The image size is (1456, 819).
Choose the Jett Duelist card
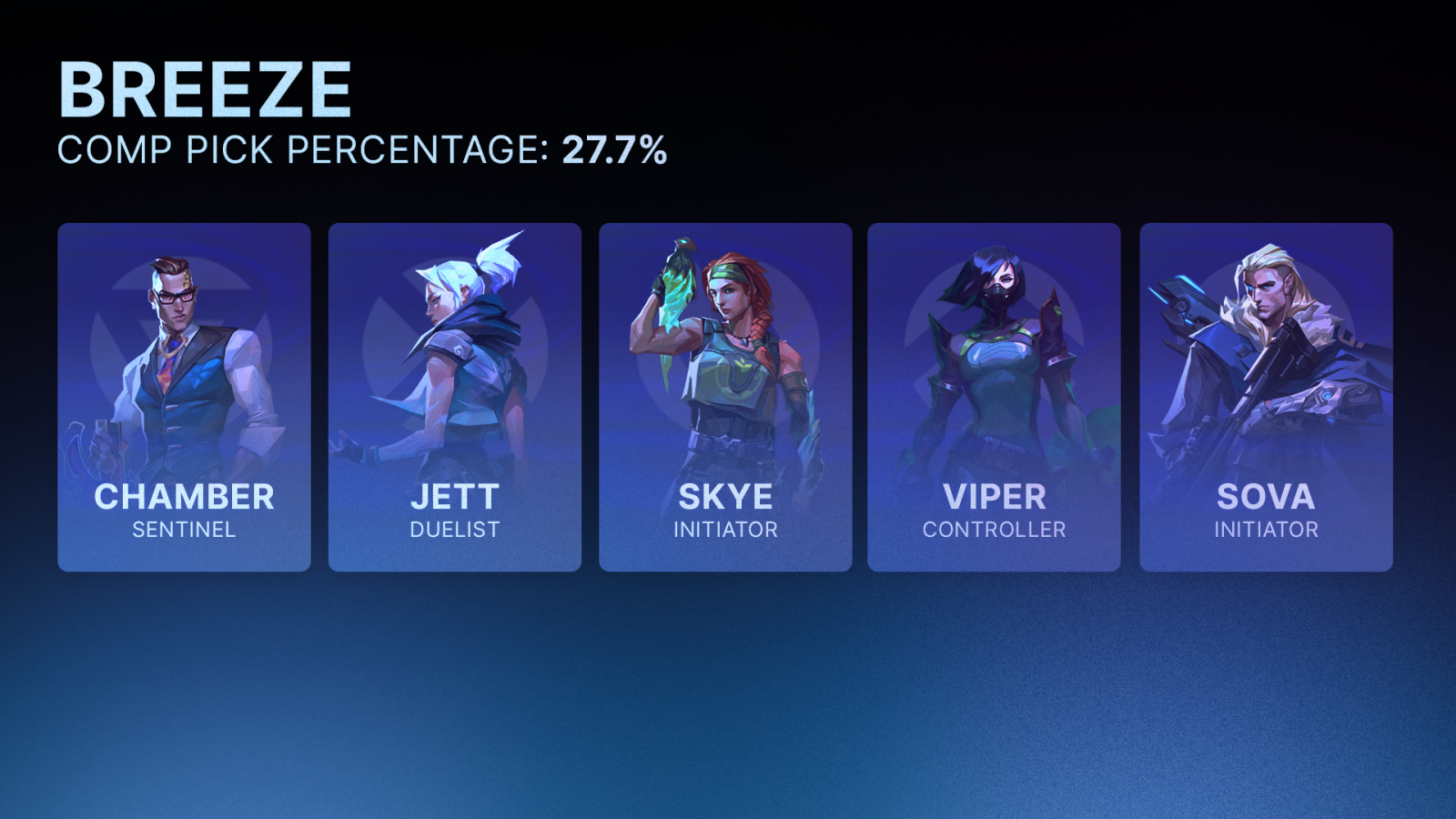click(x=454, y=397)
